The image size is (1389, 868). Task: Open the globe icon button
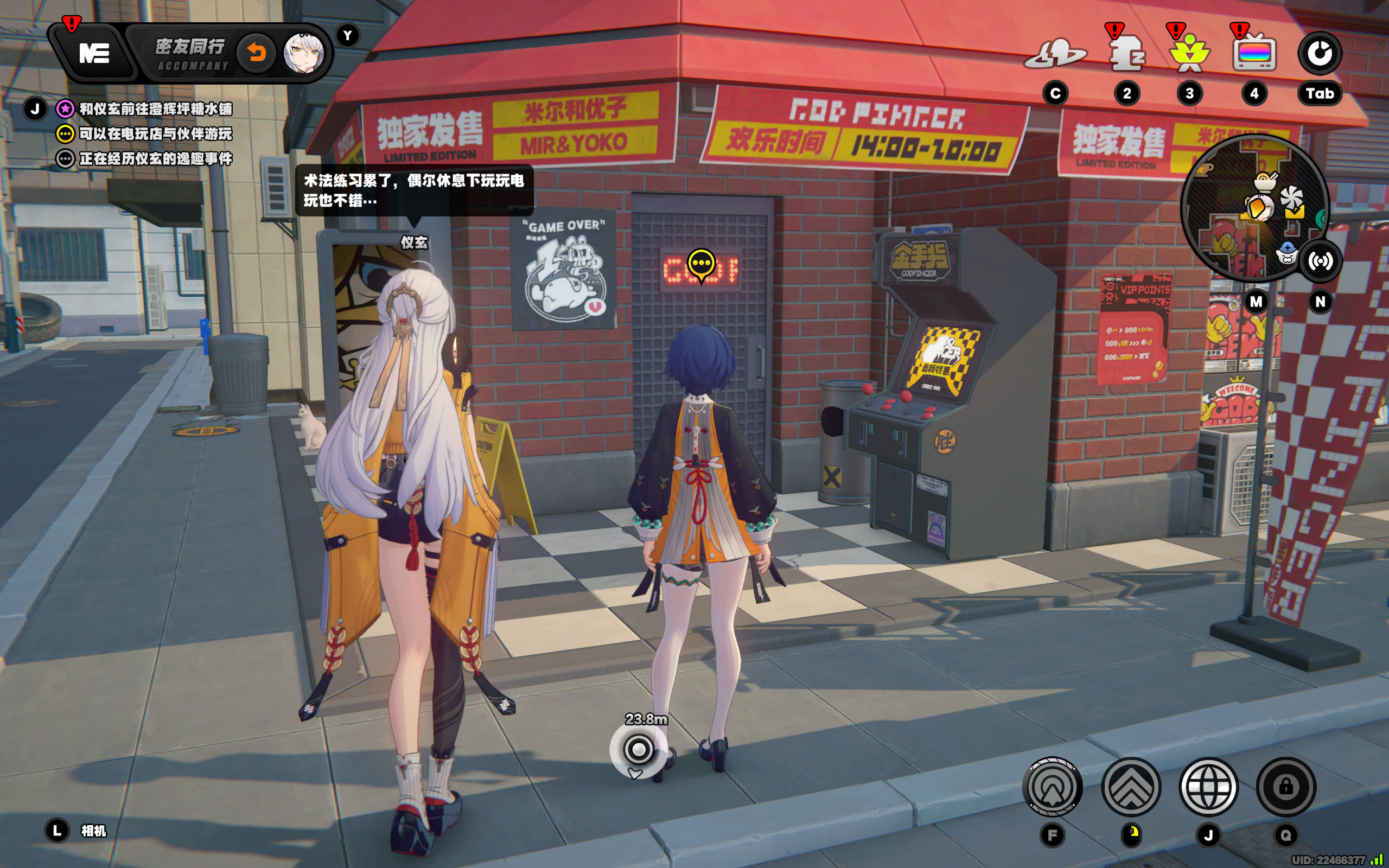click(1208, 787)
